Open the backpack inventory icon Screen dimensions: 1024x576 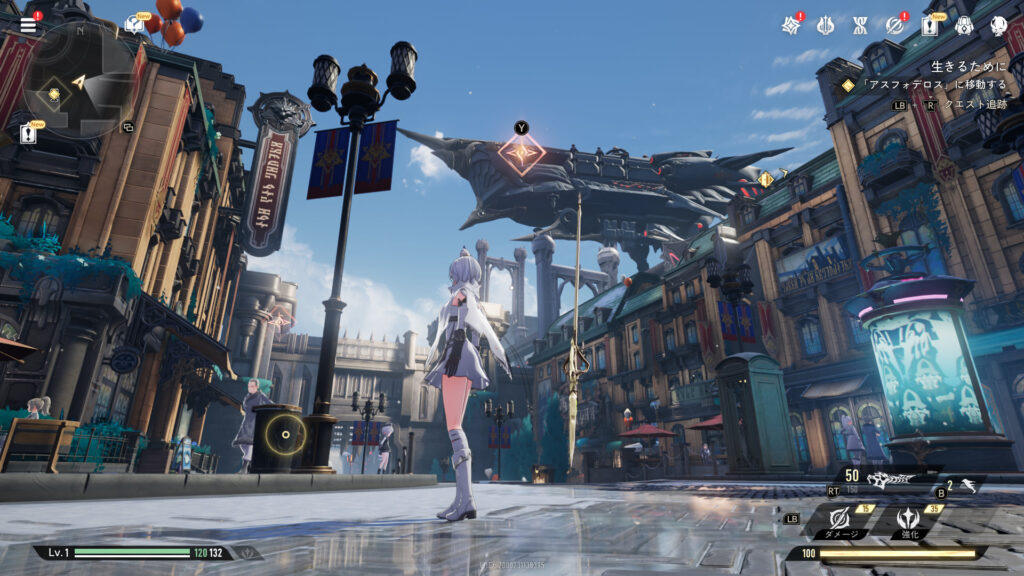coord(965,25)
